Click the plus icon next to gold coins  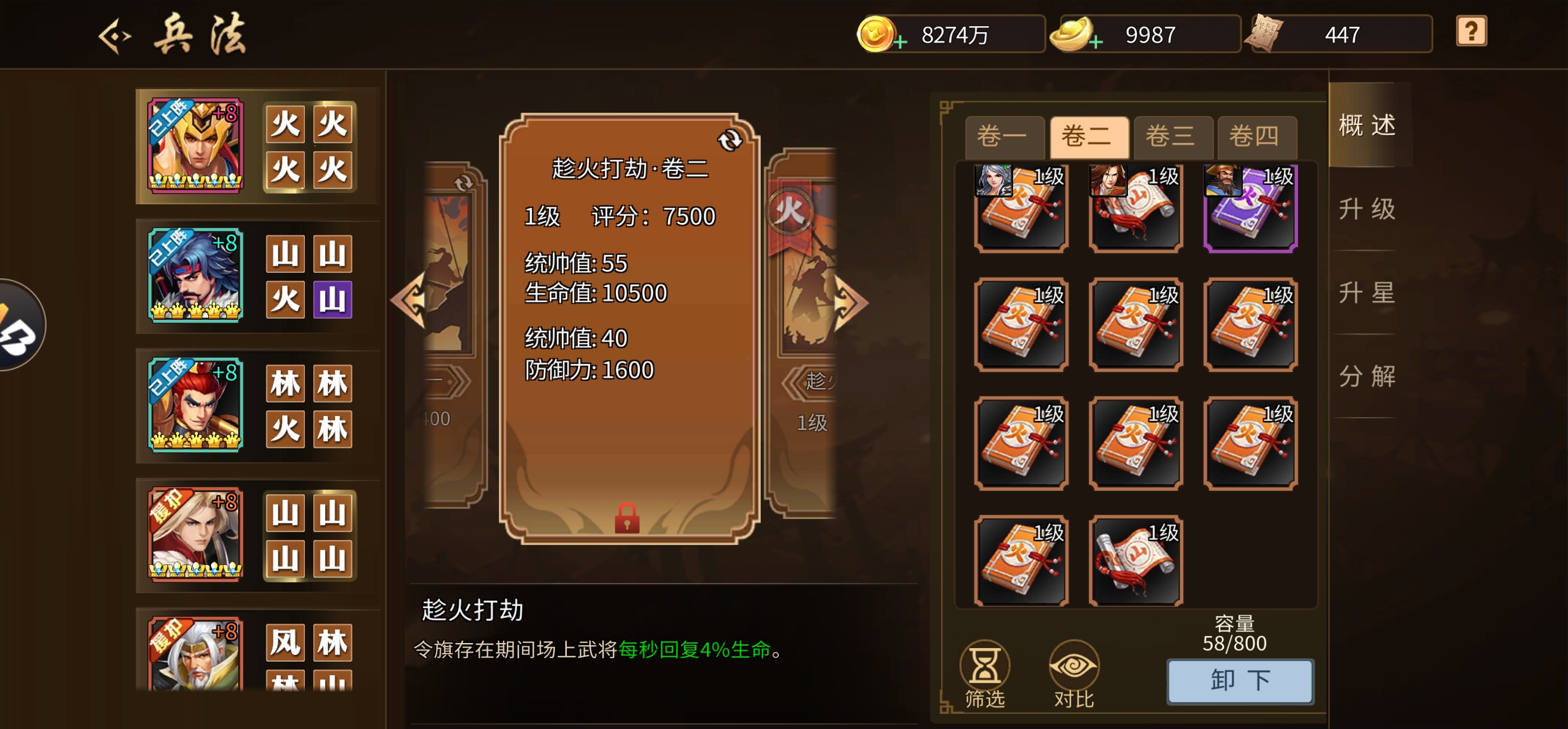tap(901, 41)
